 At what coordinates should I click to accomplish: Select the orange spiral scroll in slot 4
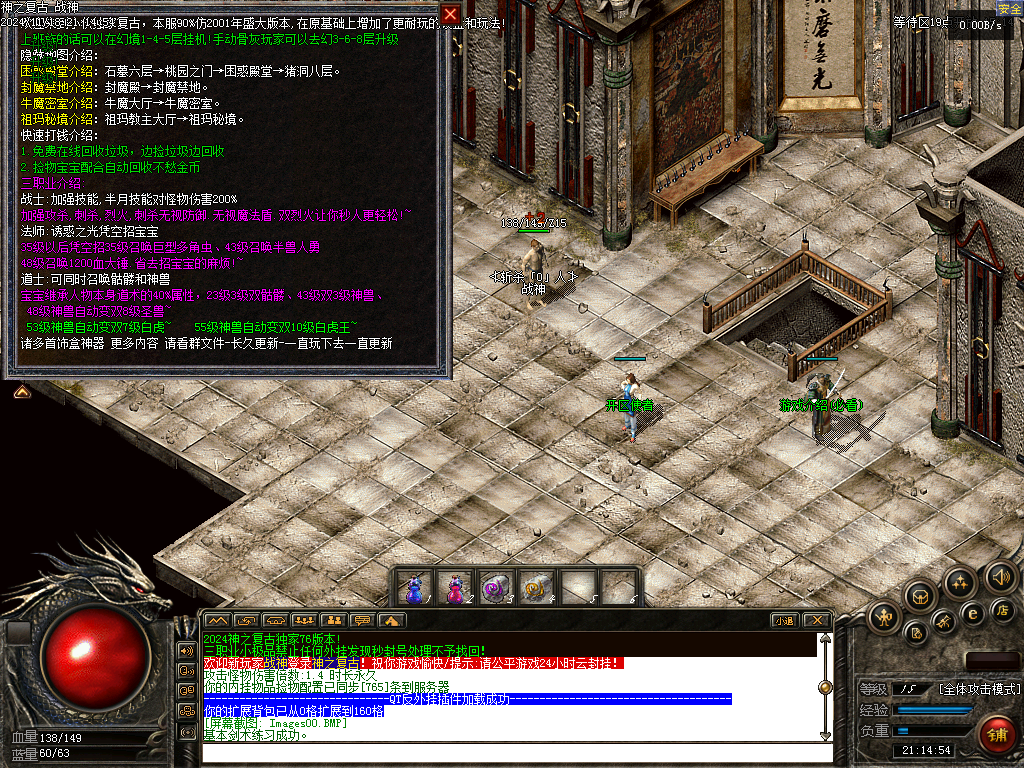click(x=538, y=587)
